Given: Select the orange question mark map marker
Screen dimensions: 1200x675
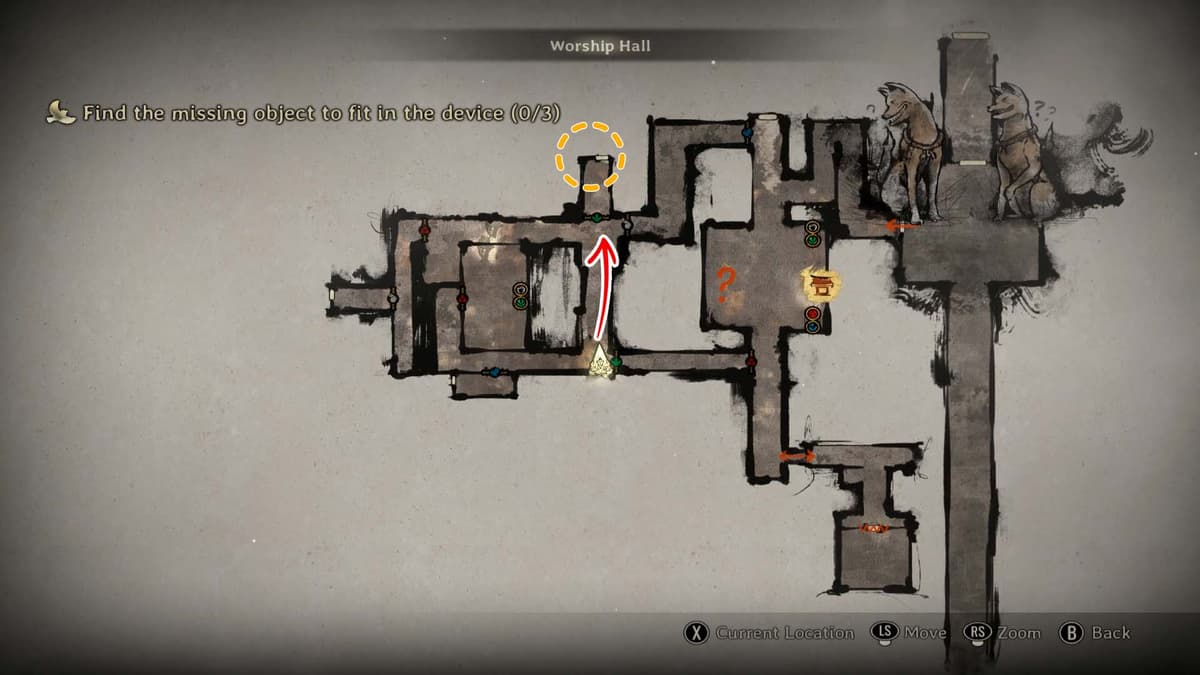Looking at the screenshot, I should 727,286.
